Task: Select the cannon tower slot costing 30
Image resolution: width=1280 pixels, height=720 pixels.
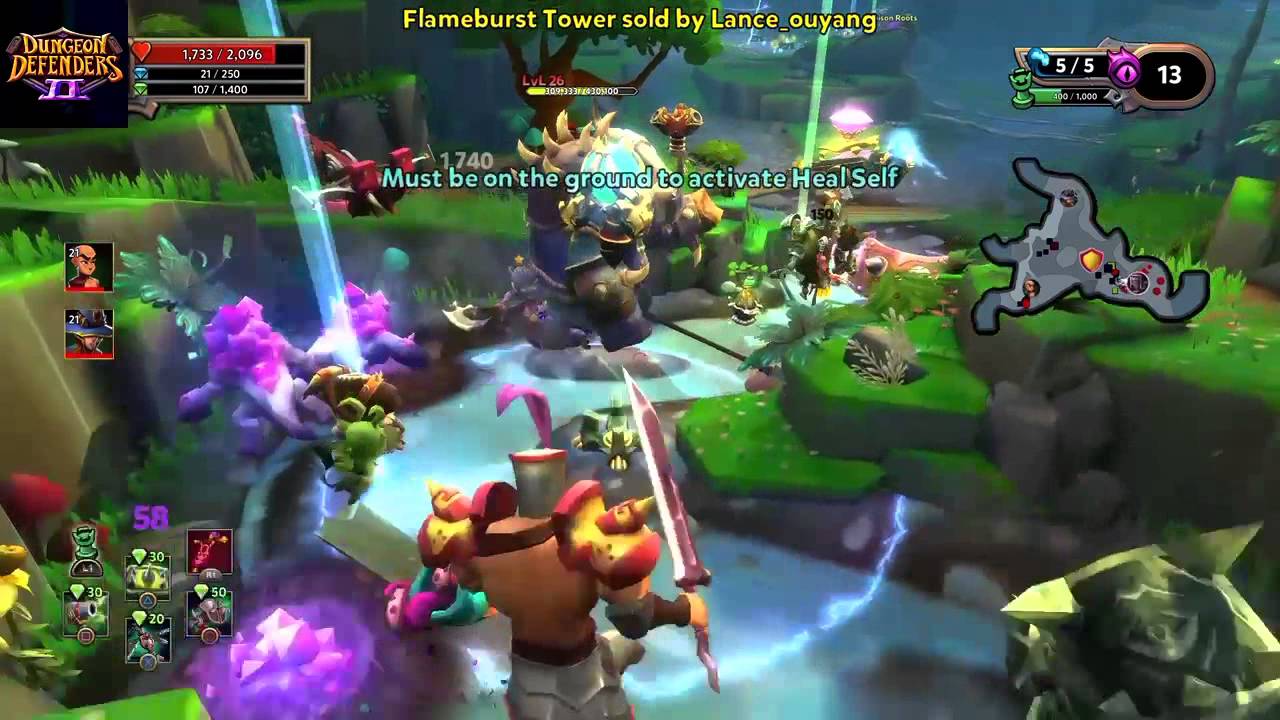Action: pos(85,612)
